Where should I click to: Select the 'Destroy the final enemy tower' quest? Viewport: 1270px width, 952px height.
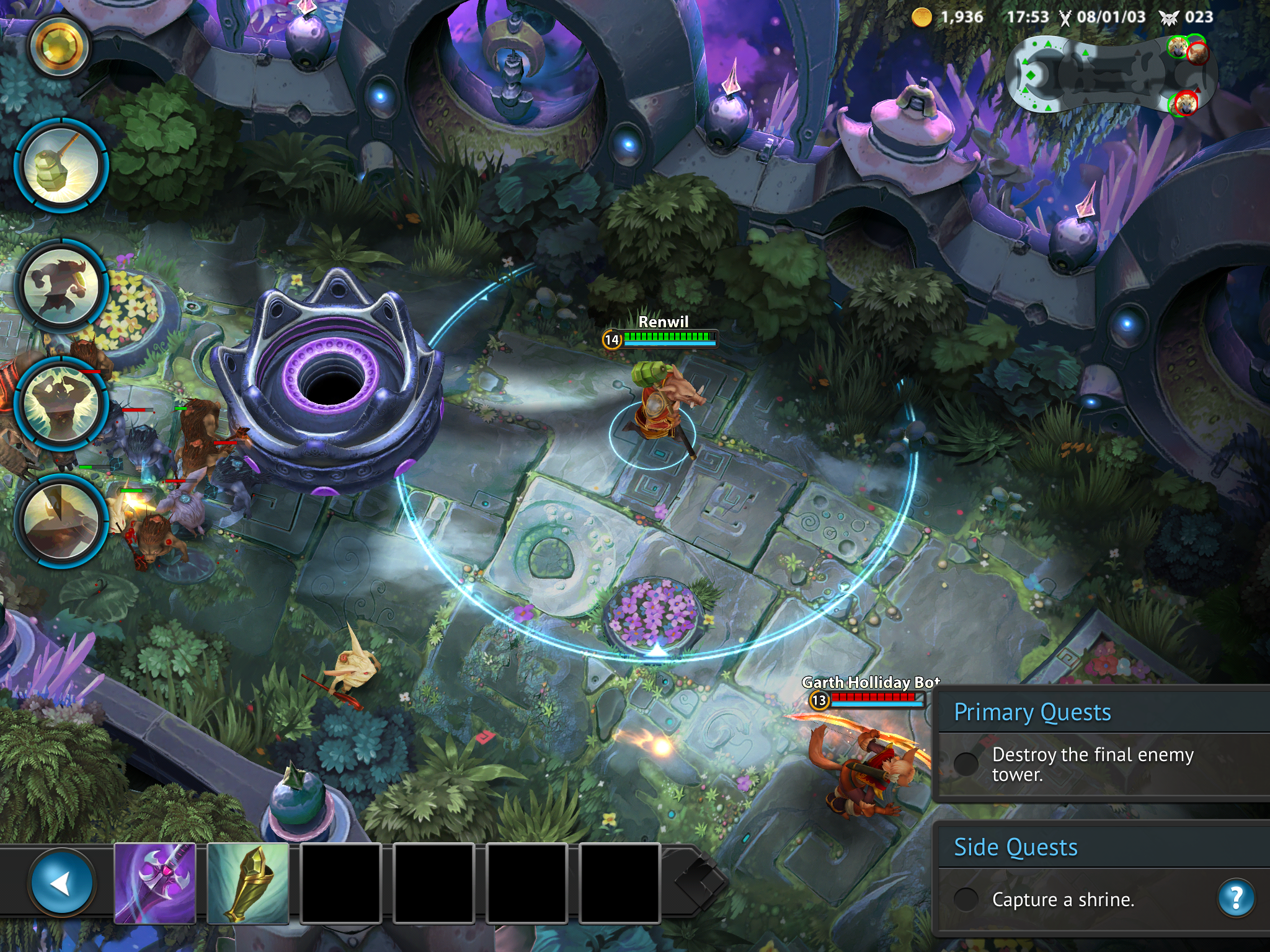(1091, 764)
